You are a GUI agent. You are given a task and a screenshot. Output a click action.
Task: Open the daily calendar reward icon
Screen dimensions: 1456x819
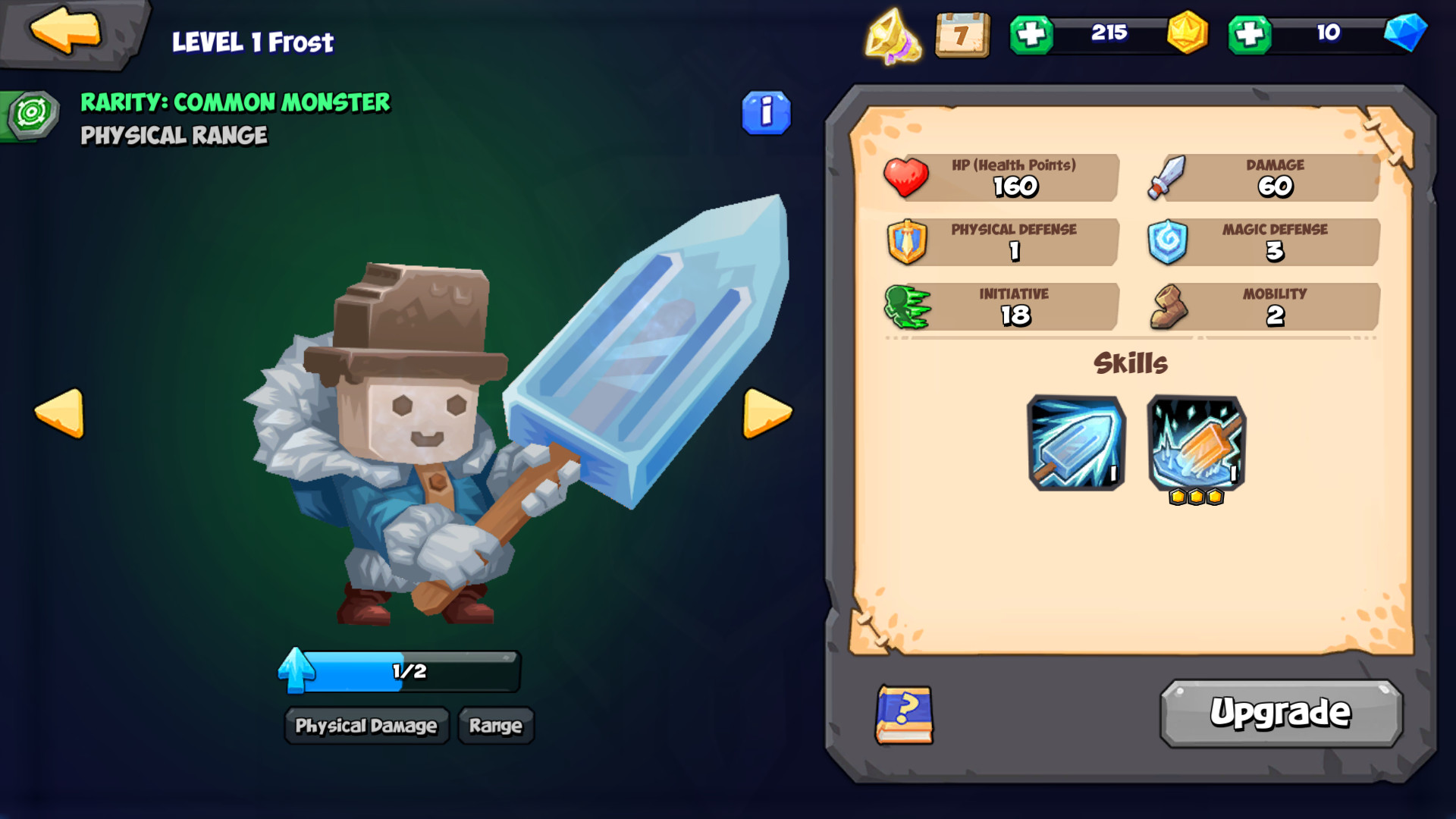tap(962, 35)
